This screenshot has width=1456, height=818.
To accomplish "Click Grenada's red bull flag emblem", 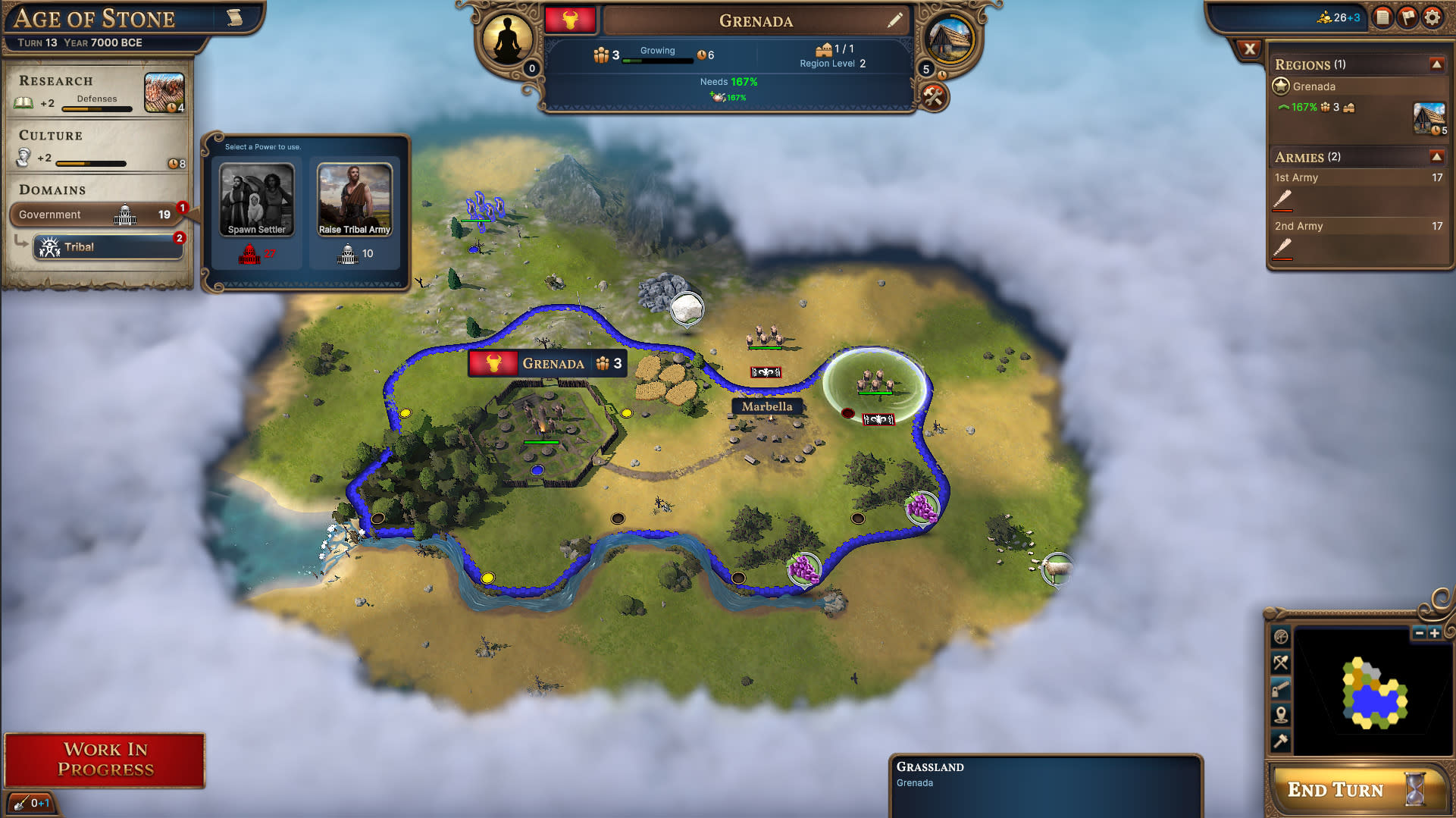I will (x=571, y=20).
